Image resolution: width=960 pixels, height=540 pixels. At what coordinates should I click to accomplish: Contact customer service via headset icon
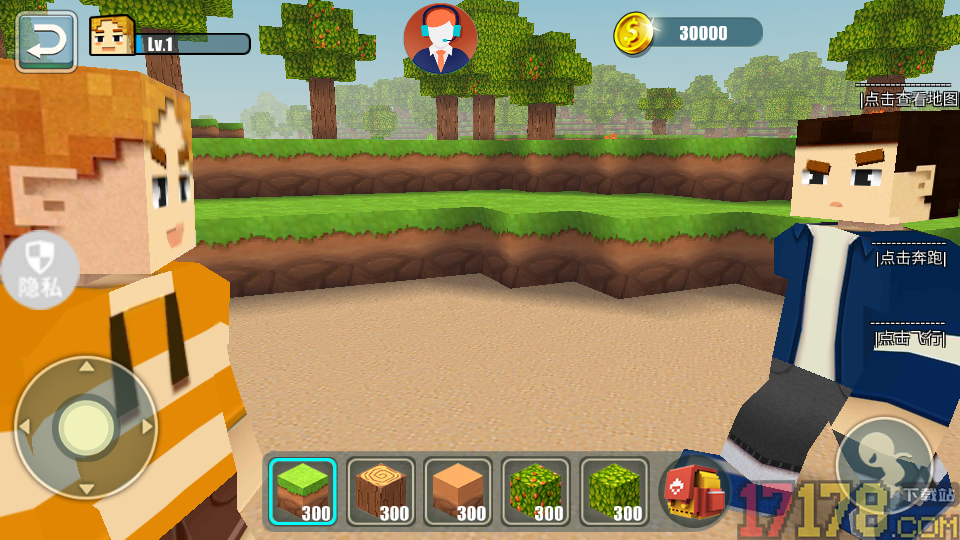(x=440, y=39)
